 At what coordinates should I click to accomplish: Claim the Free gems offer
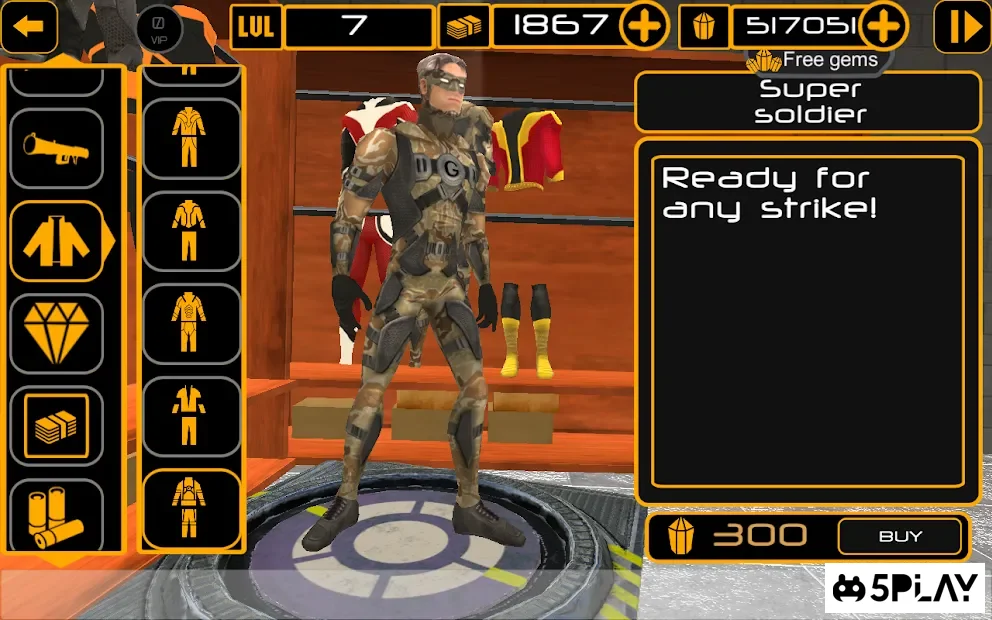[816, 60]
